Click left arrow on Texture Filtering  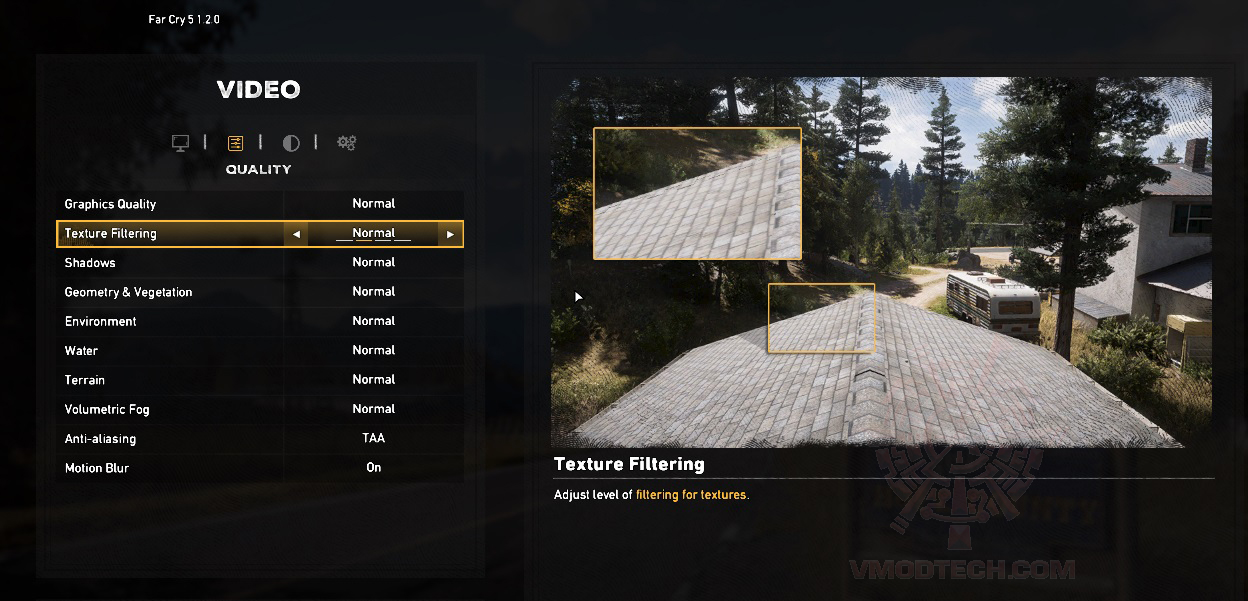point(296,234)
